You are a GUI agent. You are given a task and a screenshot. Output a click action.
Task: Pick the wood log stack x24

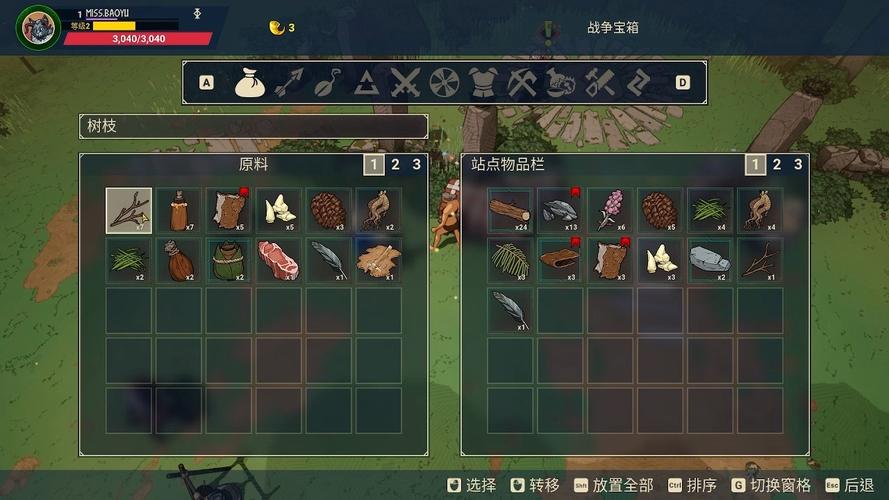click(510, 210)
